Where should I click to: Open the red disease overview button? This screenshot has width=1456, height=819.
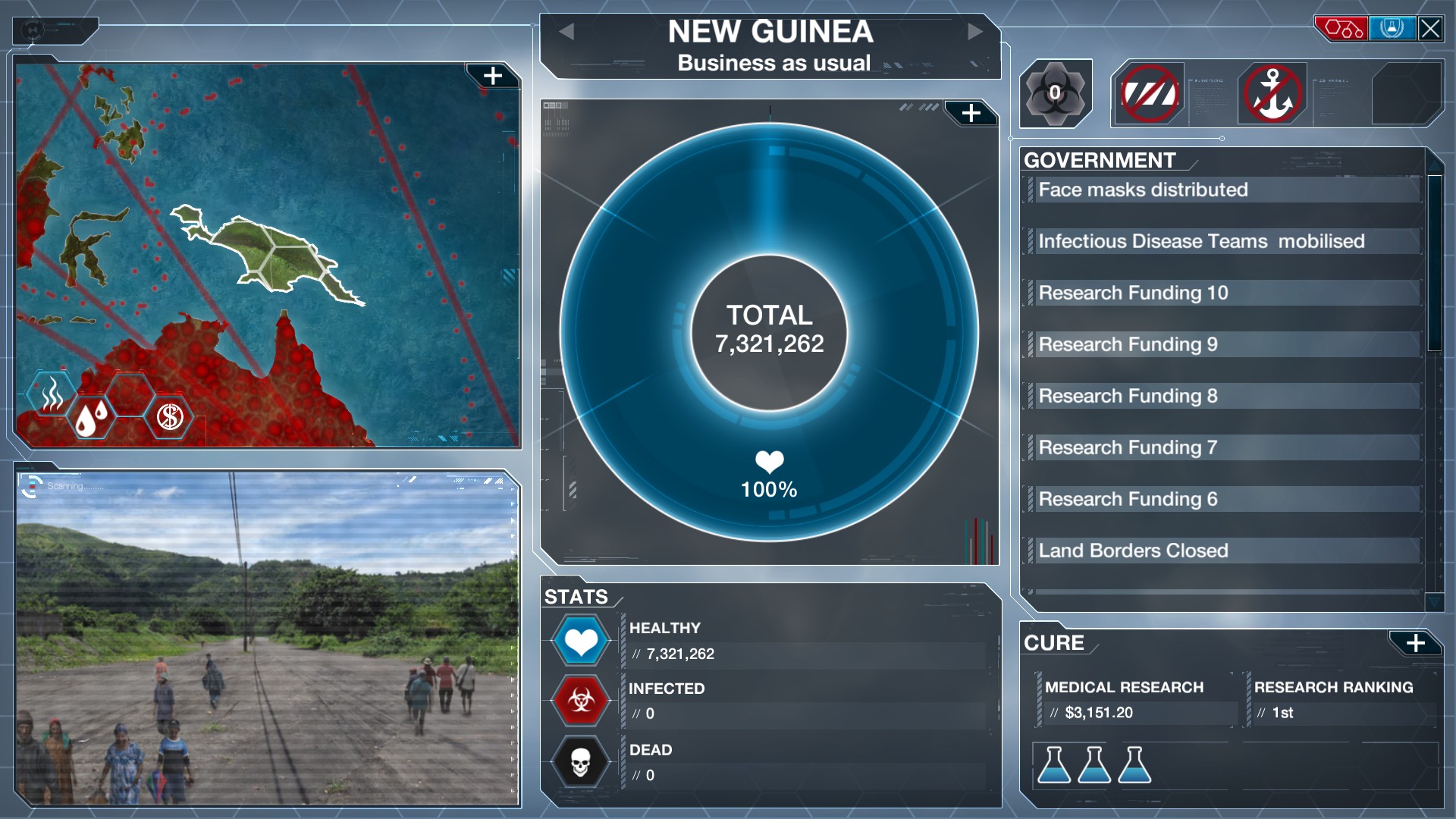pyautogui.click(x=1341, y=29)
